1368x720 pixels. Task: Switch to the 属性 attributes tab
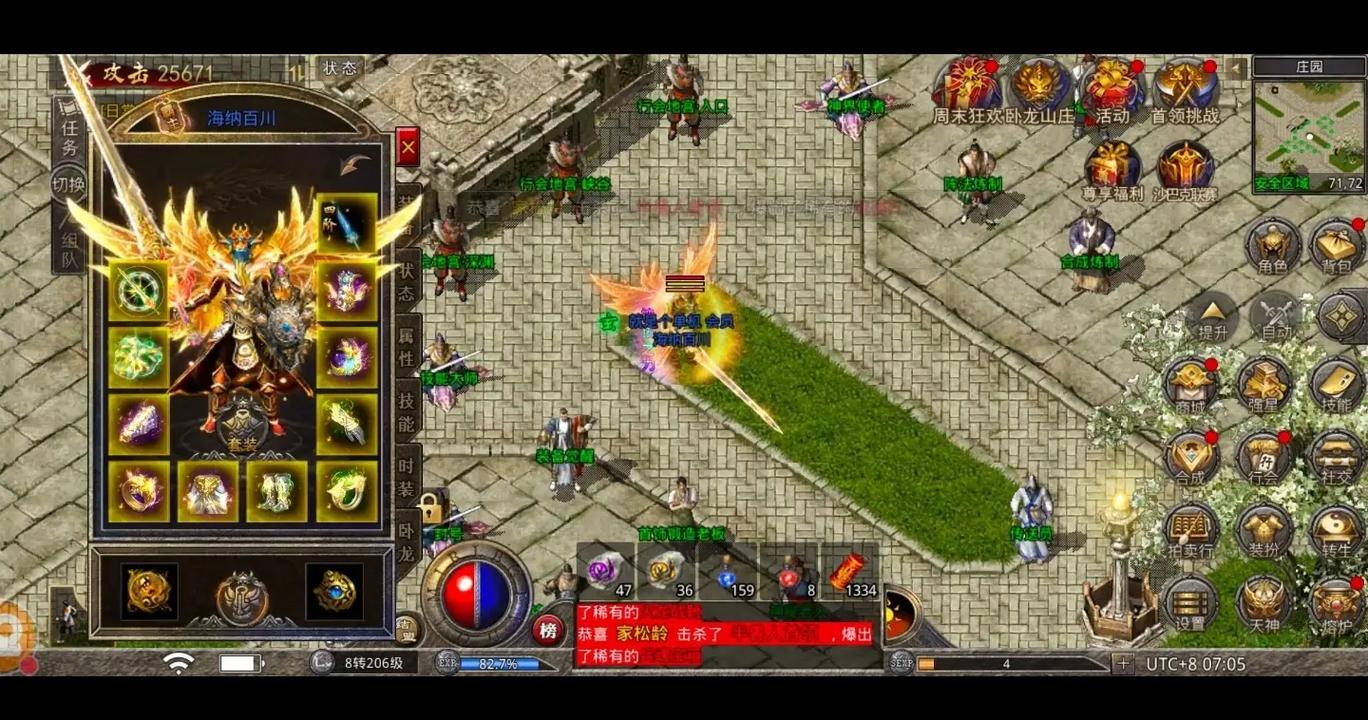tap(407, 346)
